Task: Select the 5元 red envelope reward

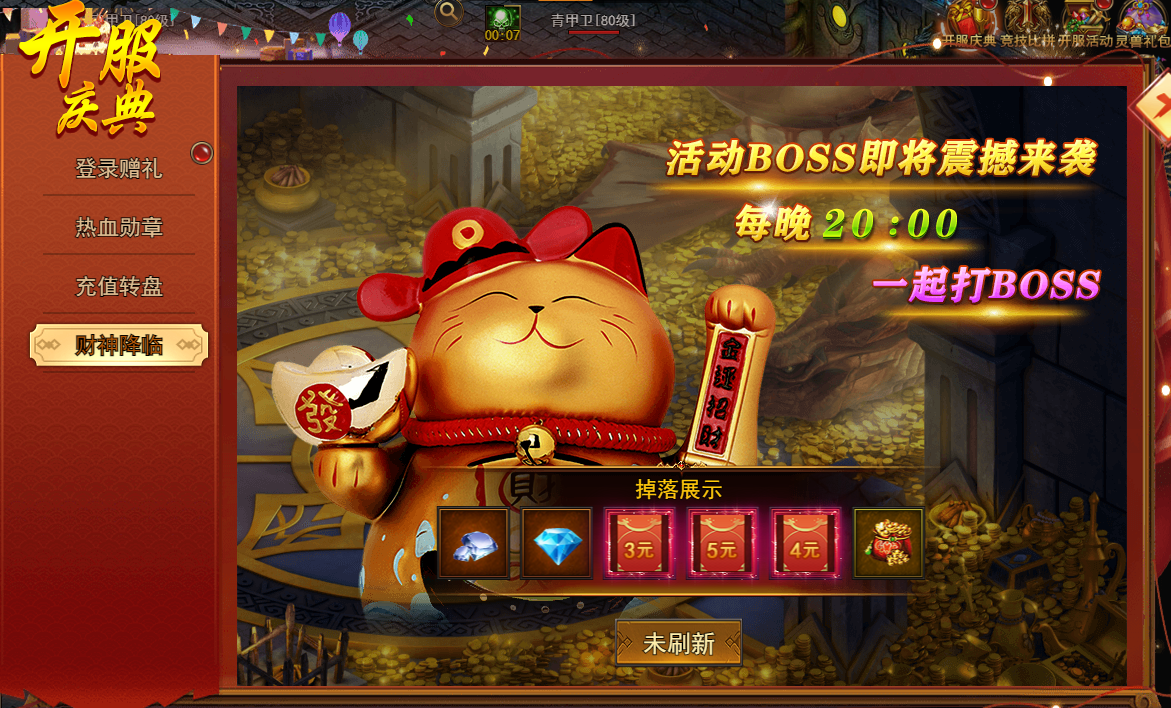Action: [721, 543]
